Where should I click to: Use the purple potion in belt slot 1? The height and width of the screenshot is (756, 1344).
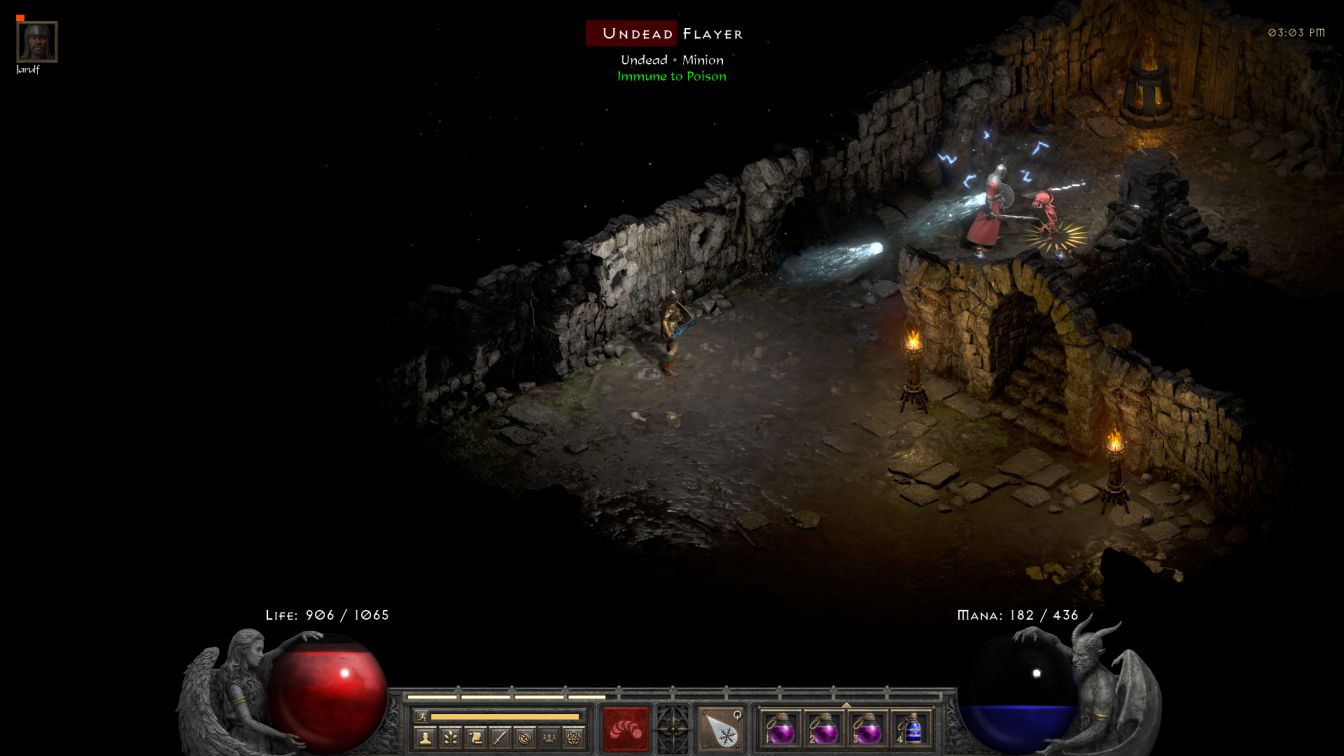point(781,728)
